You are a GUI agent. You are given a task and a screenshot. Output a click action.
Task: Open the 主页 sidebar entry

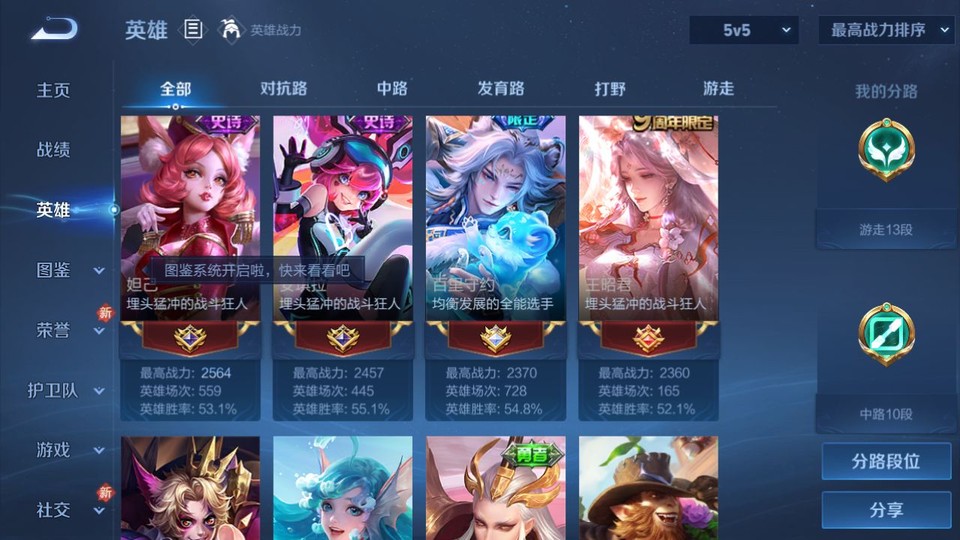point(54,90)
